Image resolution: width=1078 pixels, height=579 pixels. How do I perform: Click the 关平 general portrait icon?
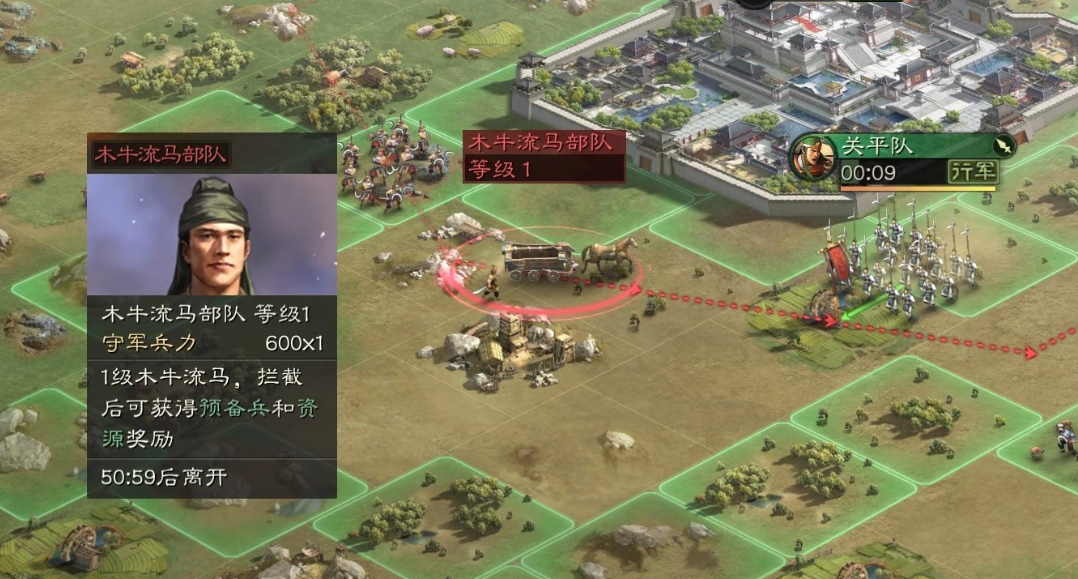815,158
